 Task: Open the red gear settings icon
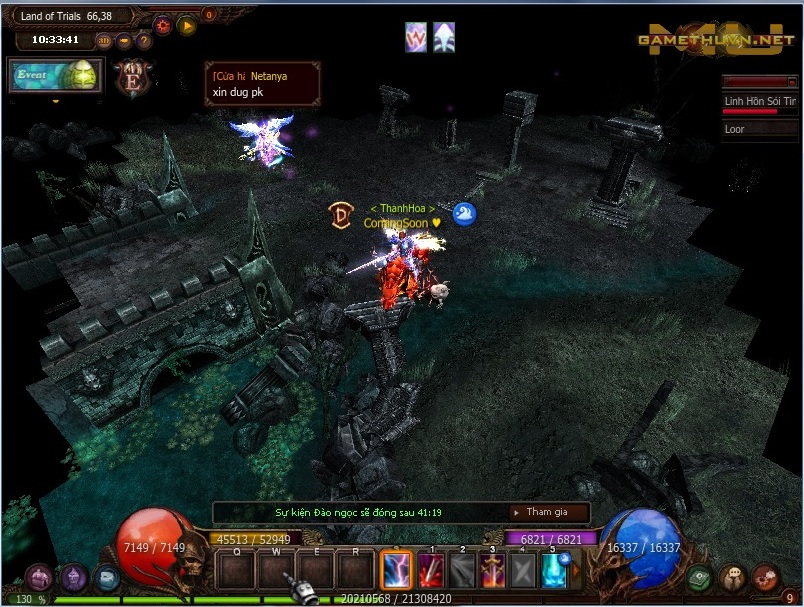tap(163, 24)
